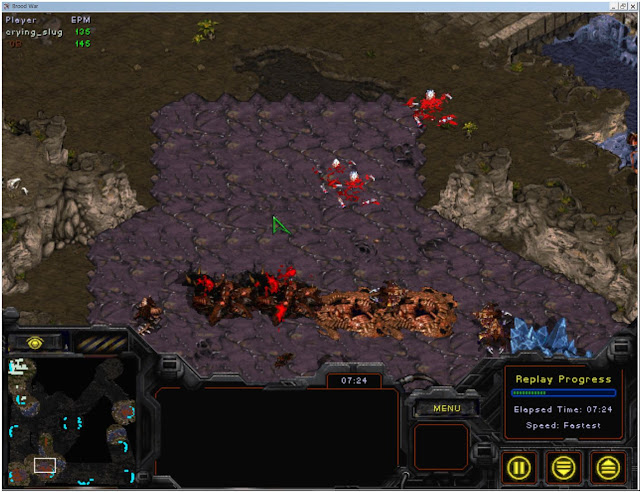Pause the replay playback

click(x=520, y=465)
